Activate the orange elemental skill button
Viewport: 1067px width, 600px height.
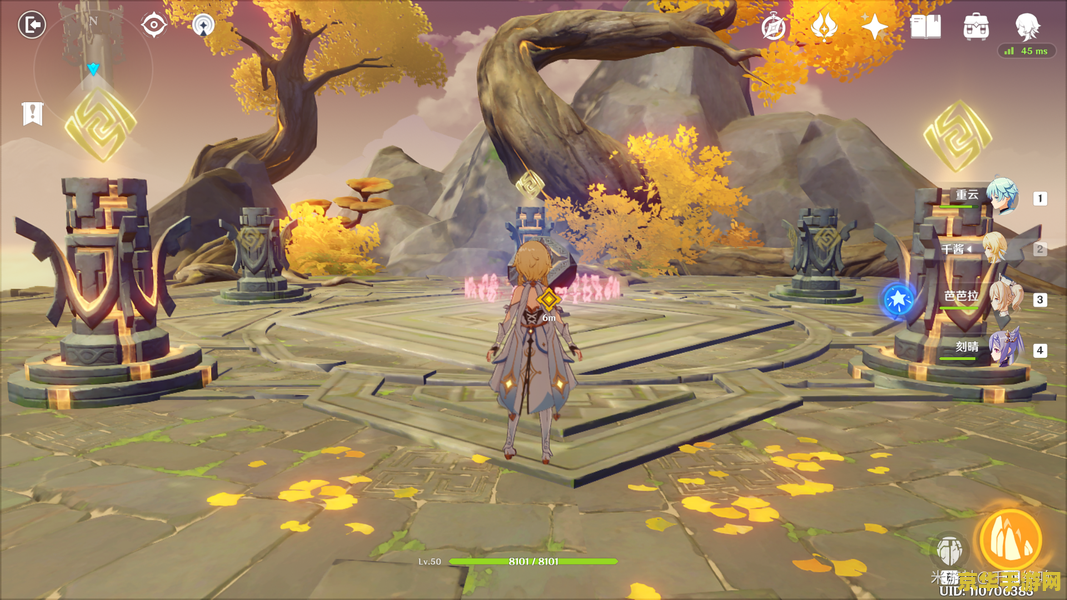(x=1011, y=540)
